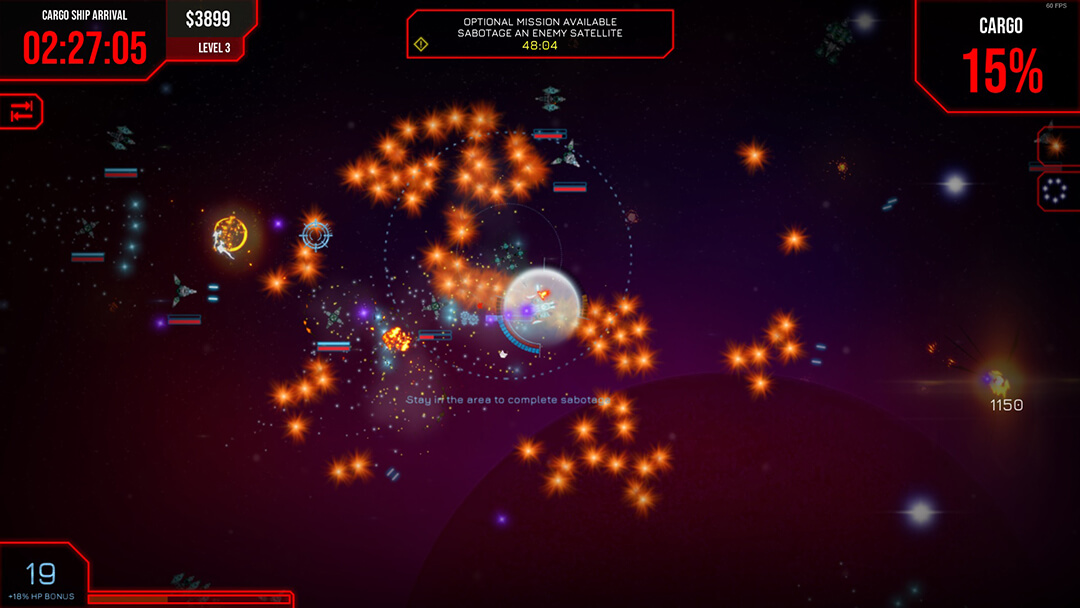Screen dimensions: 1080x608
Task: Select the ring of dots ability slot
Action: (1057, 191)
